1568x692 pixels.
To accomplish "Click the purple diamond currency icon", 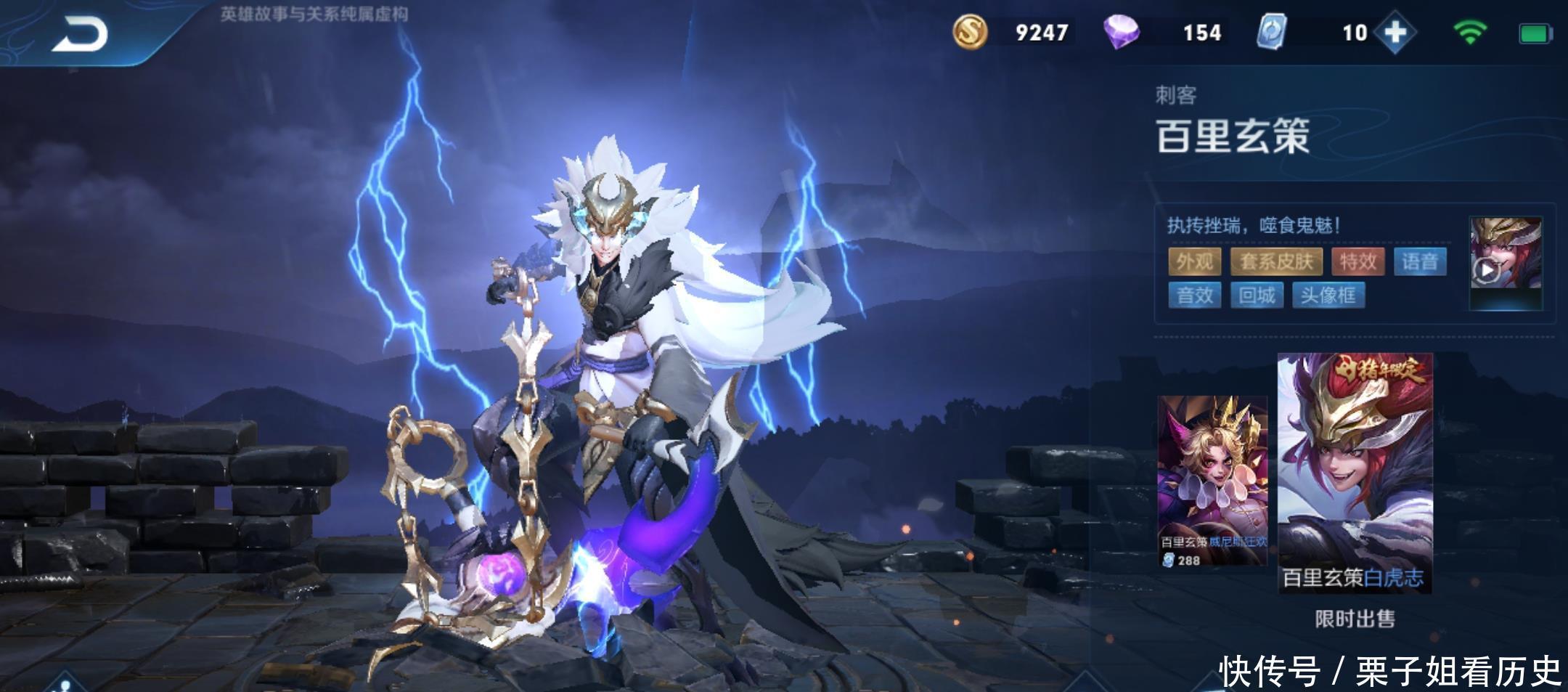I will click(1121, 33).
